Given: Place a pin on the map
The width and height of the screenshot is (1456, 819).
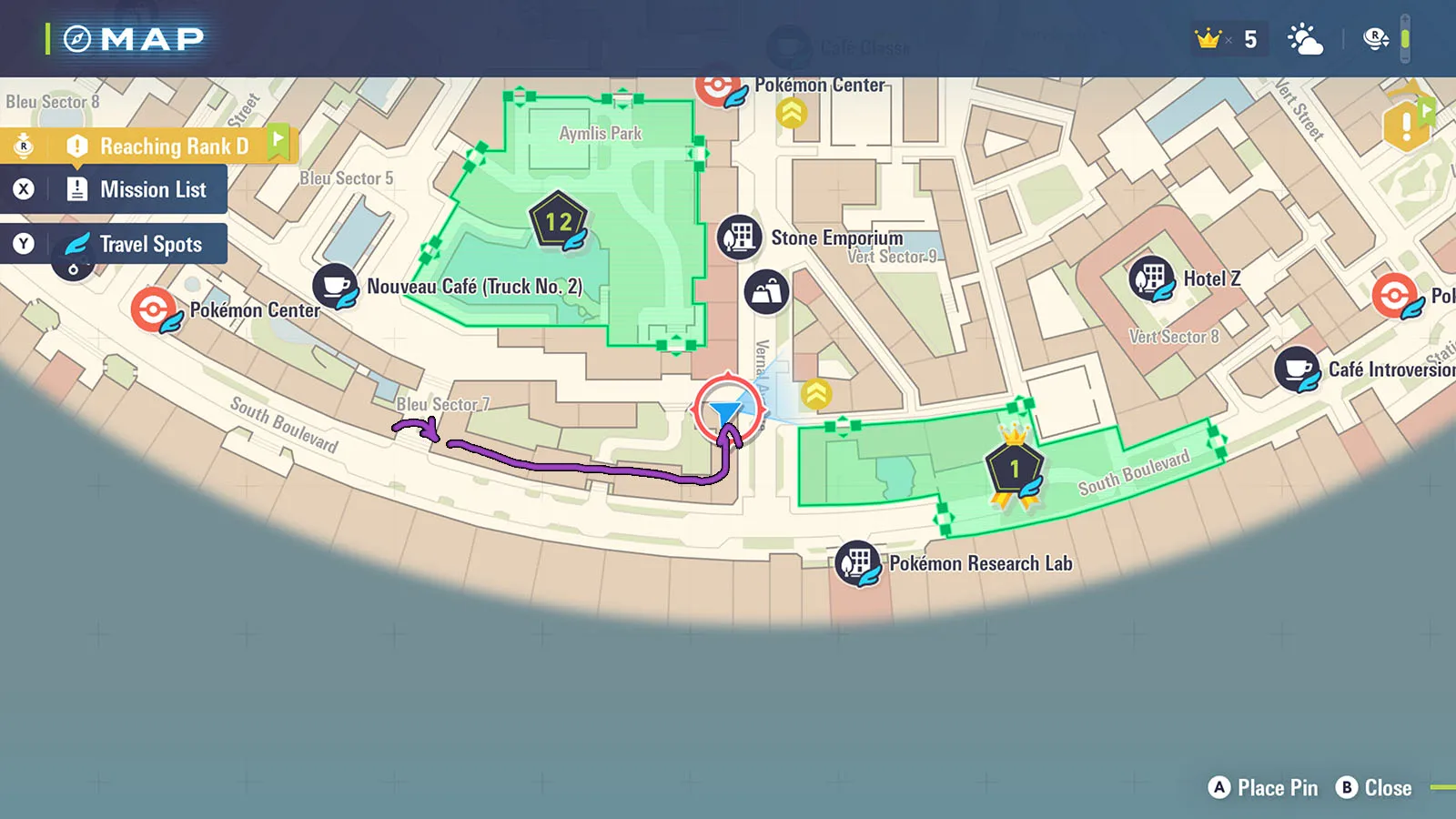Looking at the screenshot, I should pyautogui.click(x=1263, y=788).
